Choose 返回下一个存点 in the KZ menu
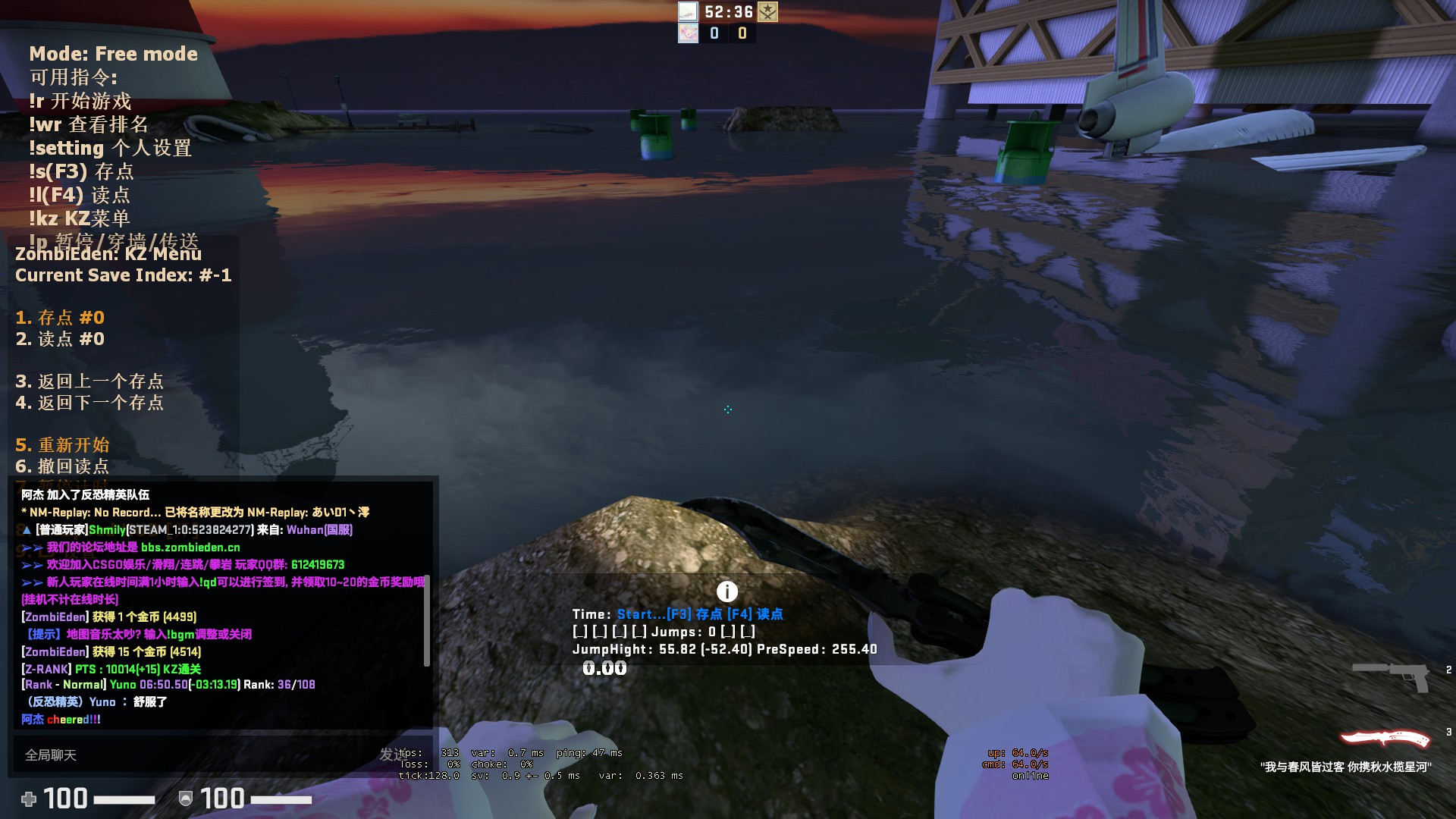 [89, 403]
